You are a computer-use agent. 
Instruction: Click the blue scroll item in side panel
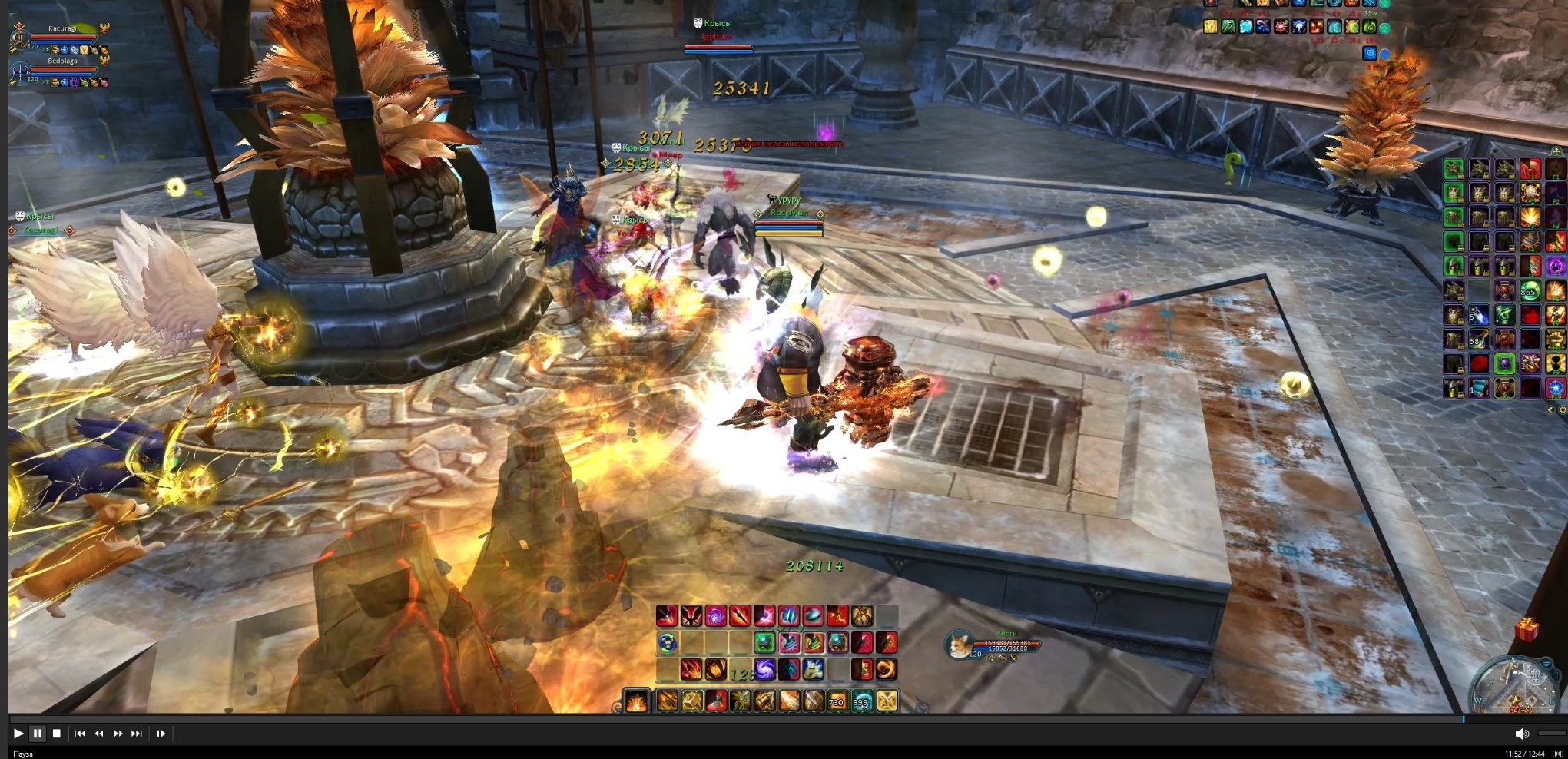click(1478, 388)
